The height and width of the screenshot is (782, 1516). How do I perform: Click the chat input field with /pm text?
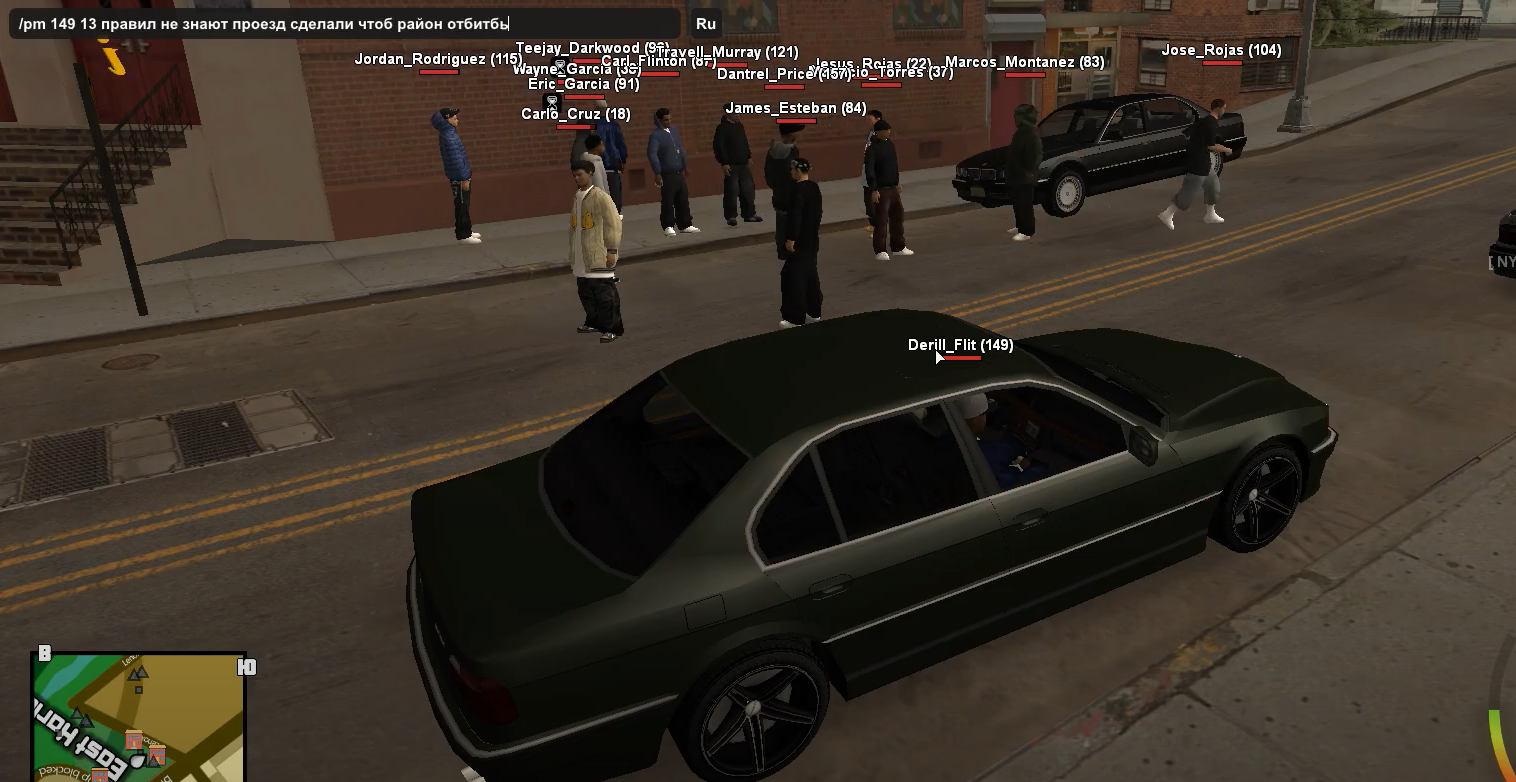click(x=344, y=24)
